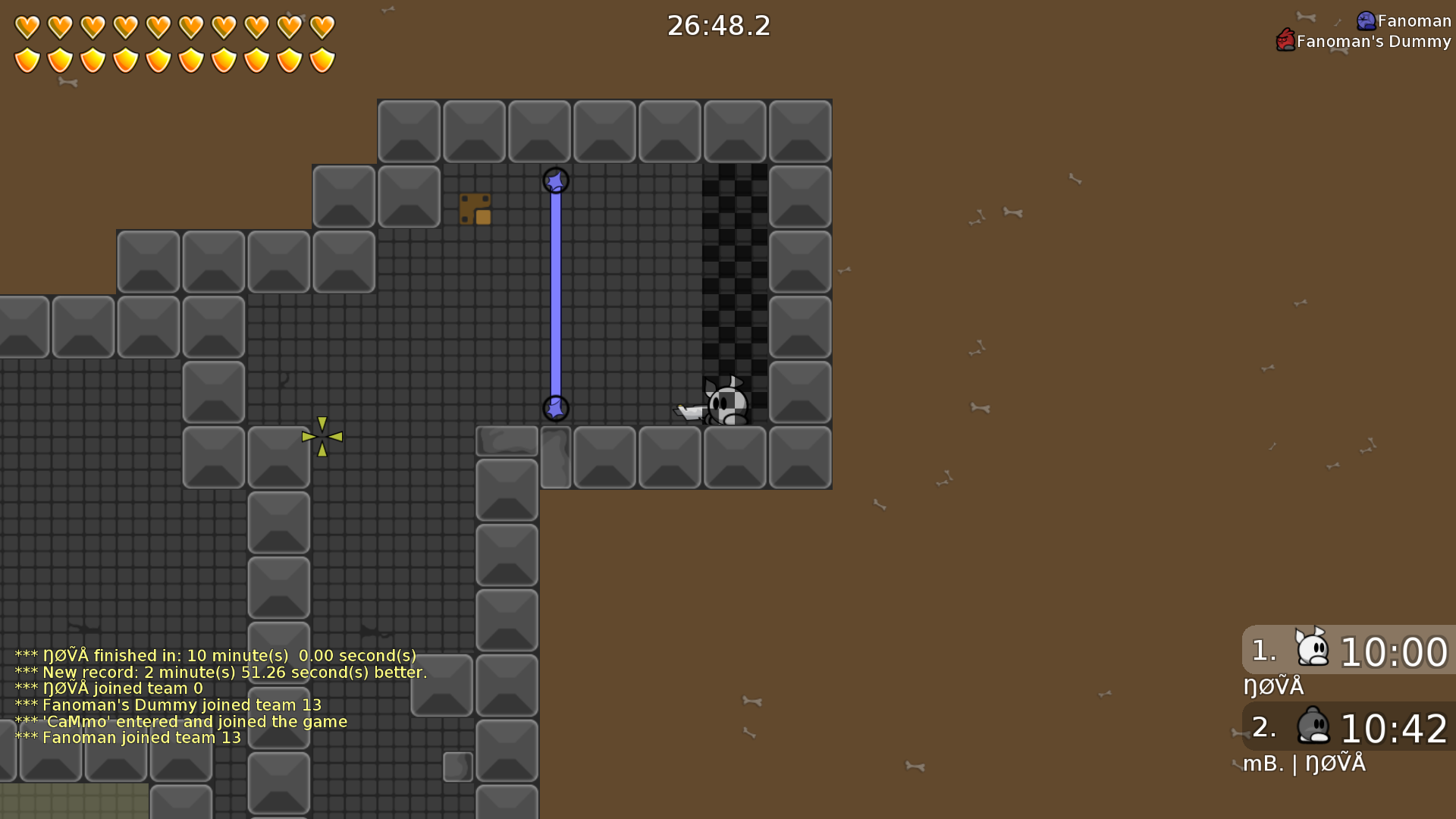
Task: Toggle the upper teleporter node of the laser door
Action: (556, 181)
